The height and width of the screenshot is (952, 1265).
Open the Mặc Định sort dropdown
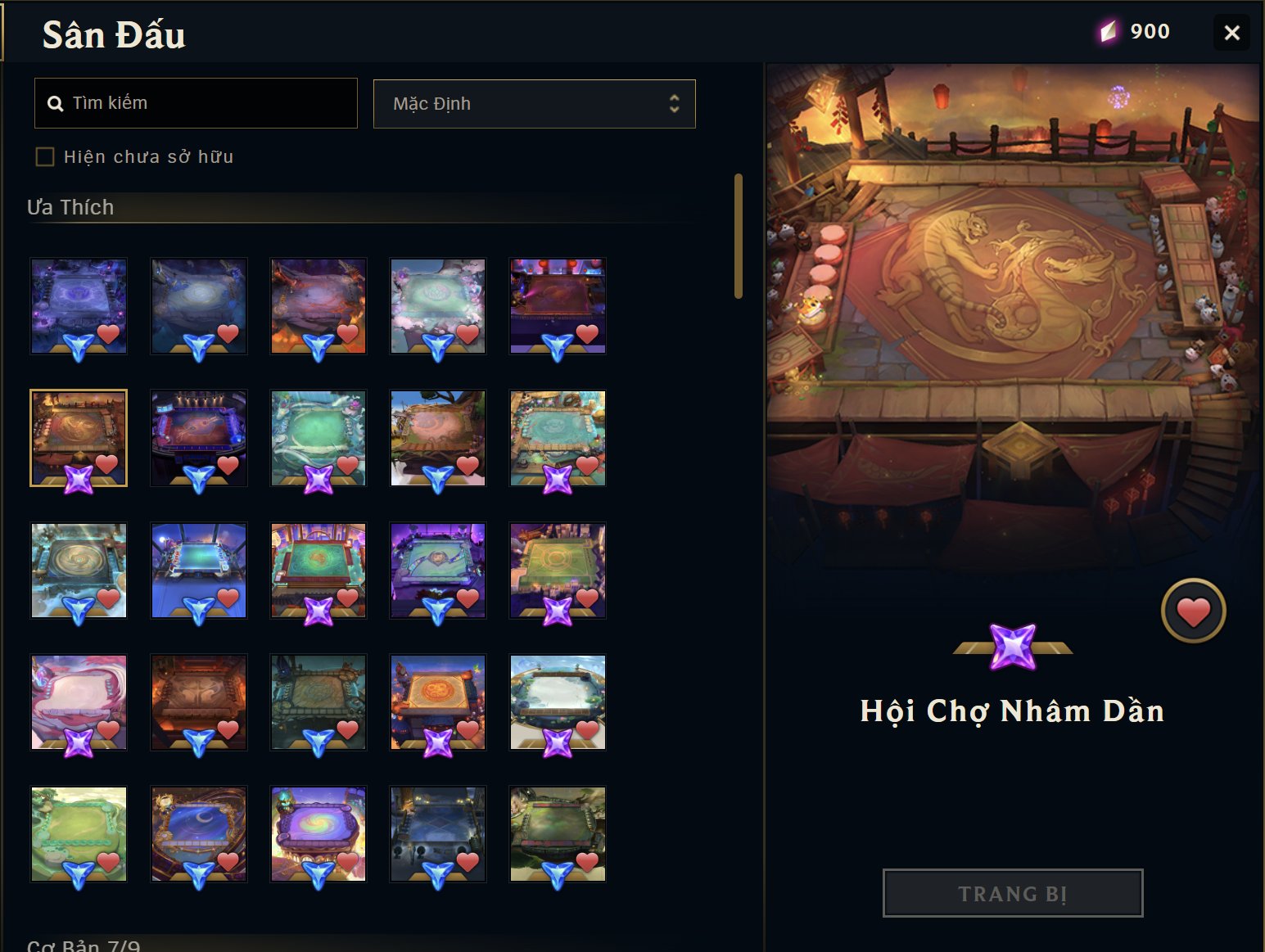pyautogui.click(x=534, y=104)
